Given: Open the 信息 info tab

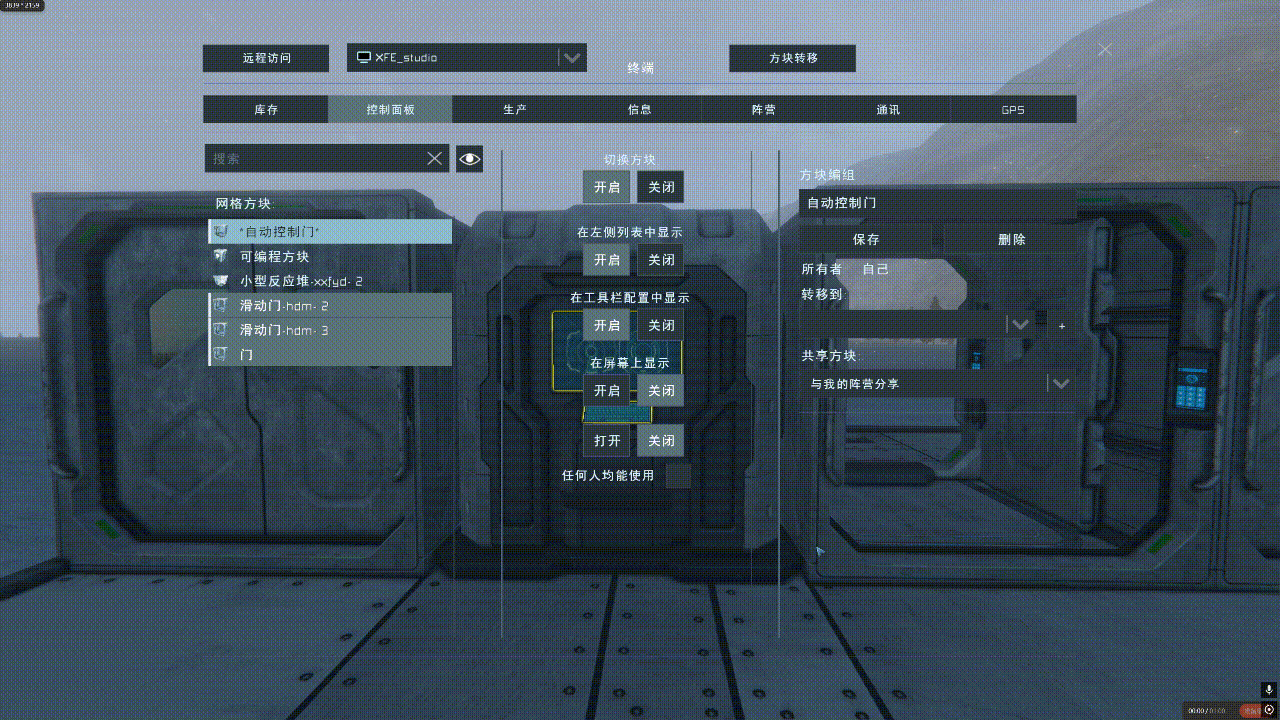Looking at the screenshot, I should click(x=639, y=110).
